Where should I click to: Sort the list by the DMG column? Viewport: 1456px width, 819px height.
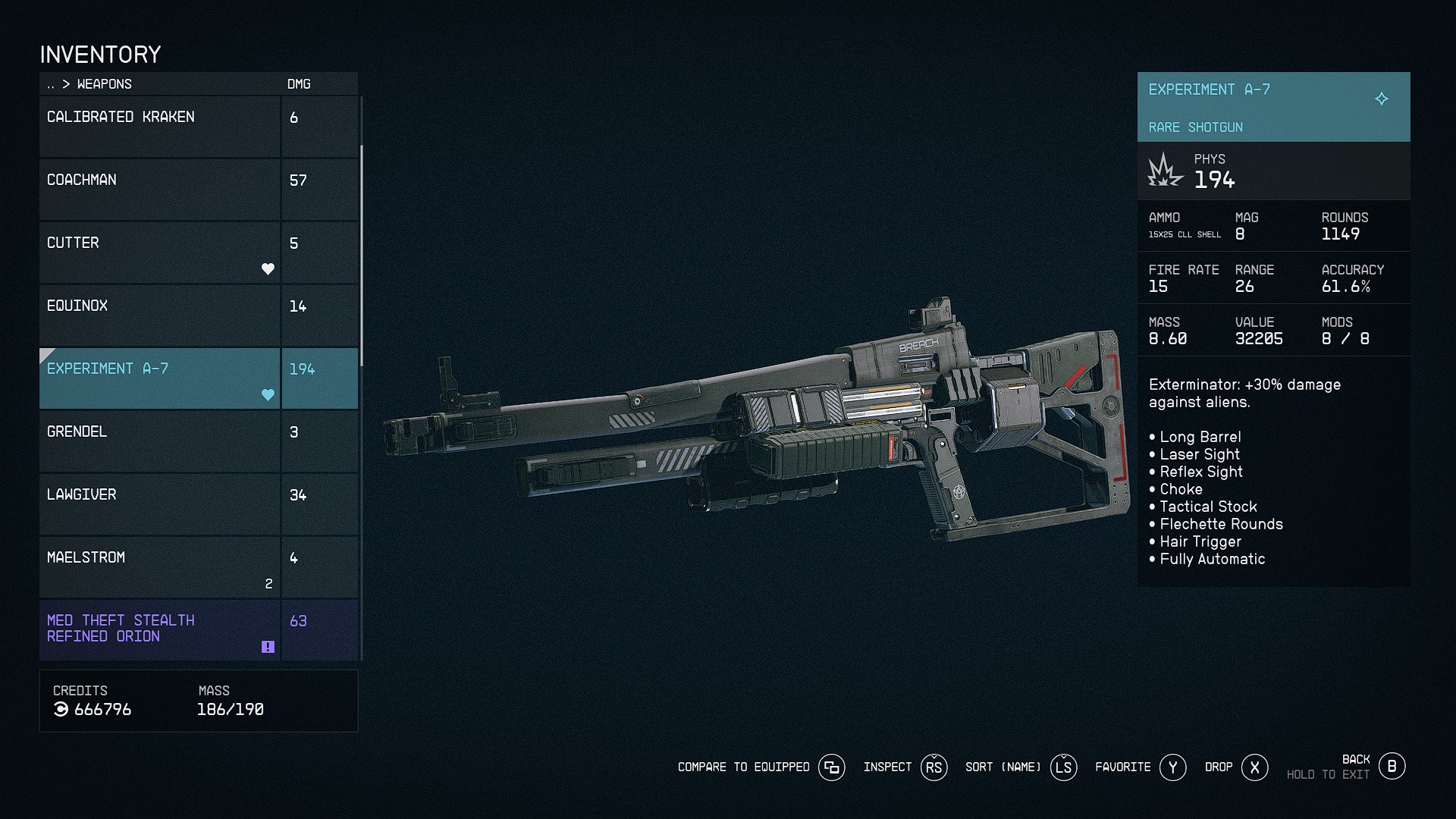point(299,84)
